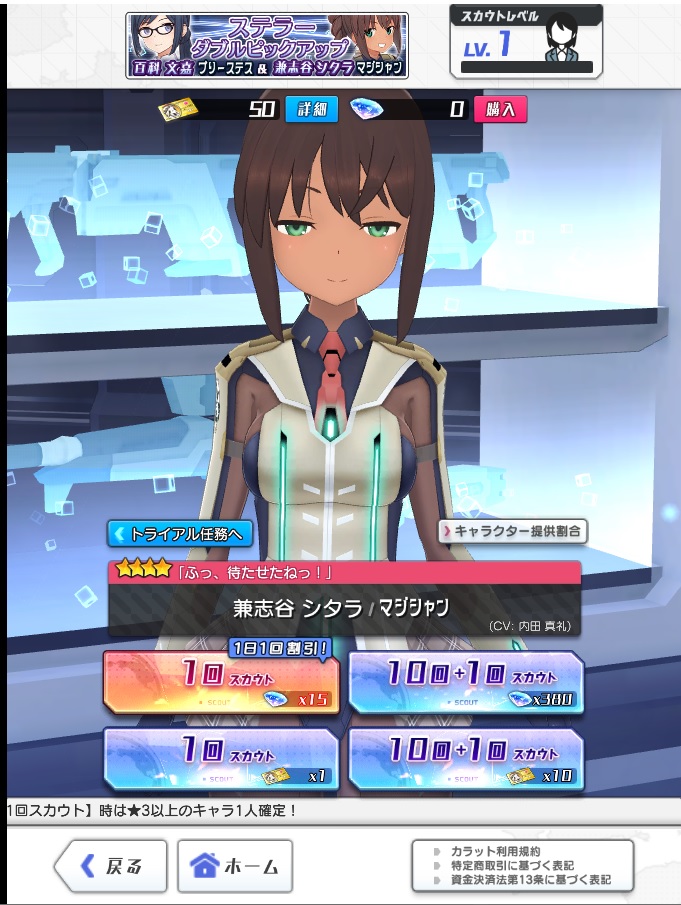
Task: Do the discounted 1回 scout for 15 gems
Action: coord(221,682)
